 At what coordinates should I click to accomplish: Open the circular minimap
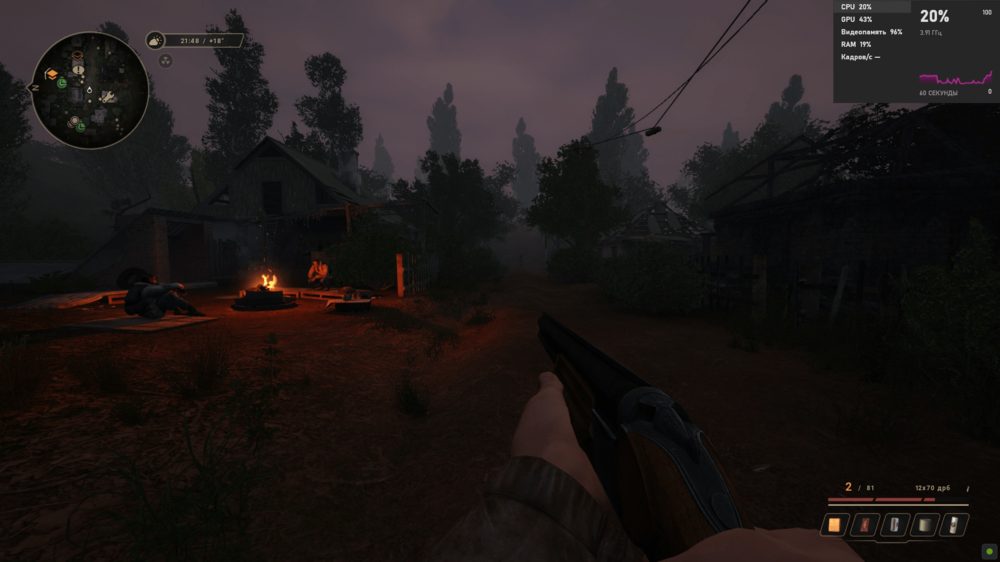(x=90, y=90)
